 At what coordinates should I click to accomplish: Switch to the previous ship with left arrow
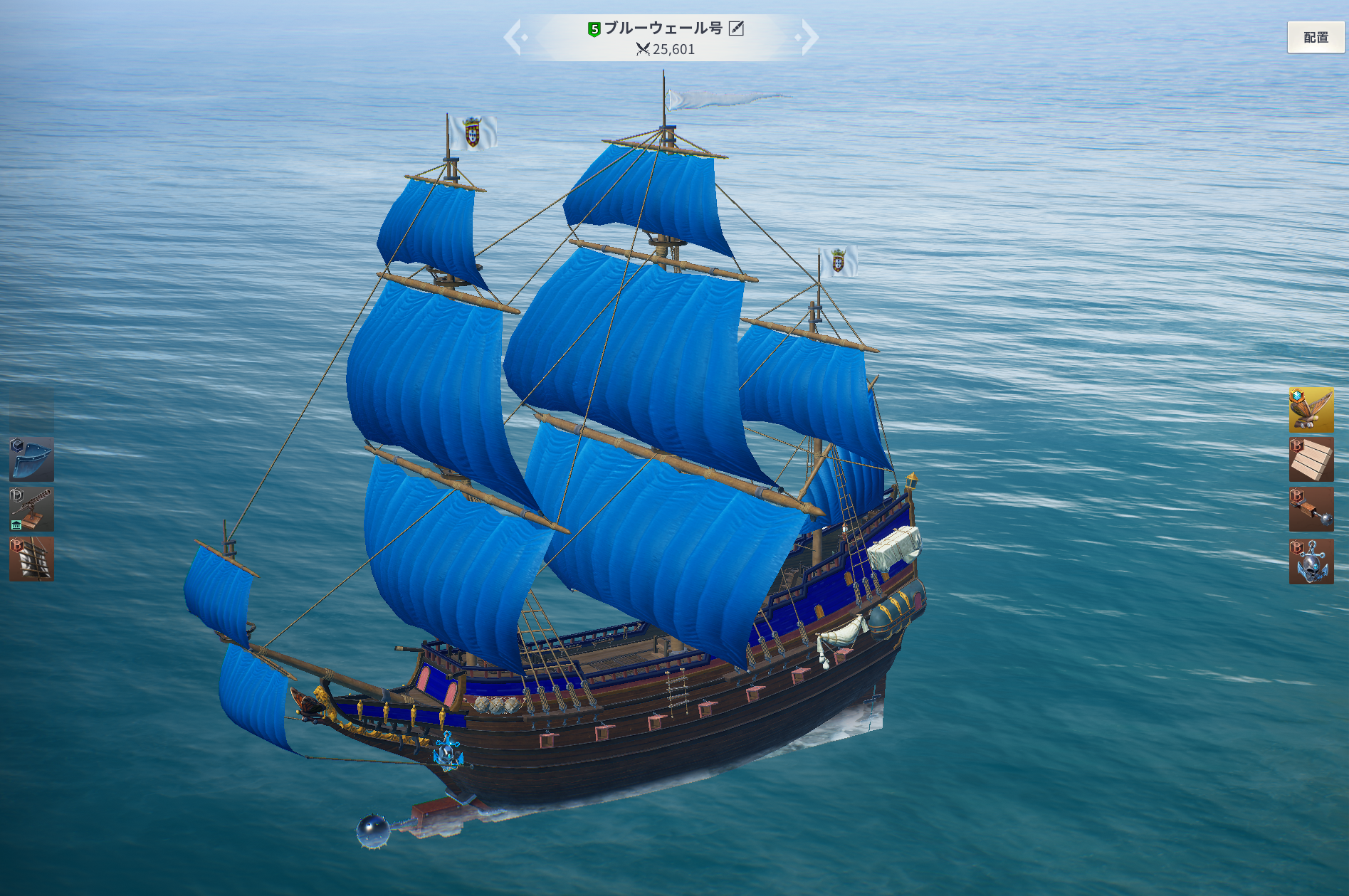coord(514,38)
